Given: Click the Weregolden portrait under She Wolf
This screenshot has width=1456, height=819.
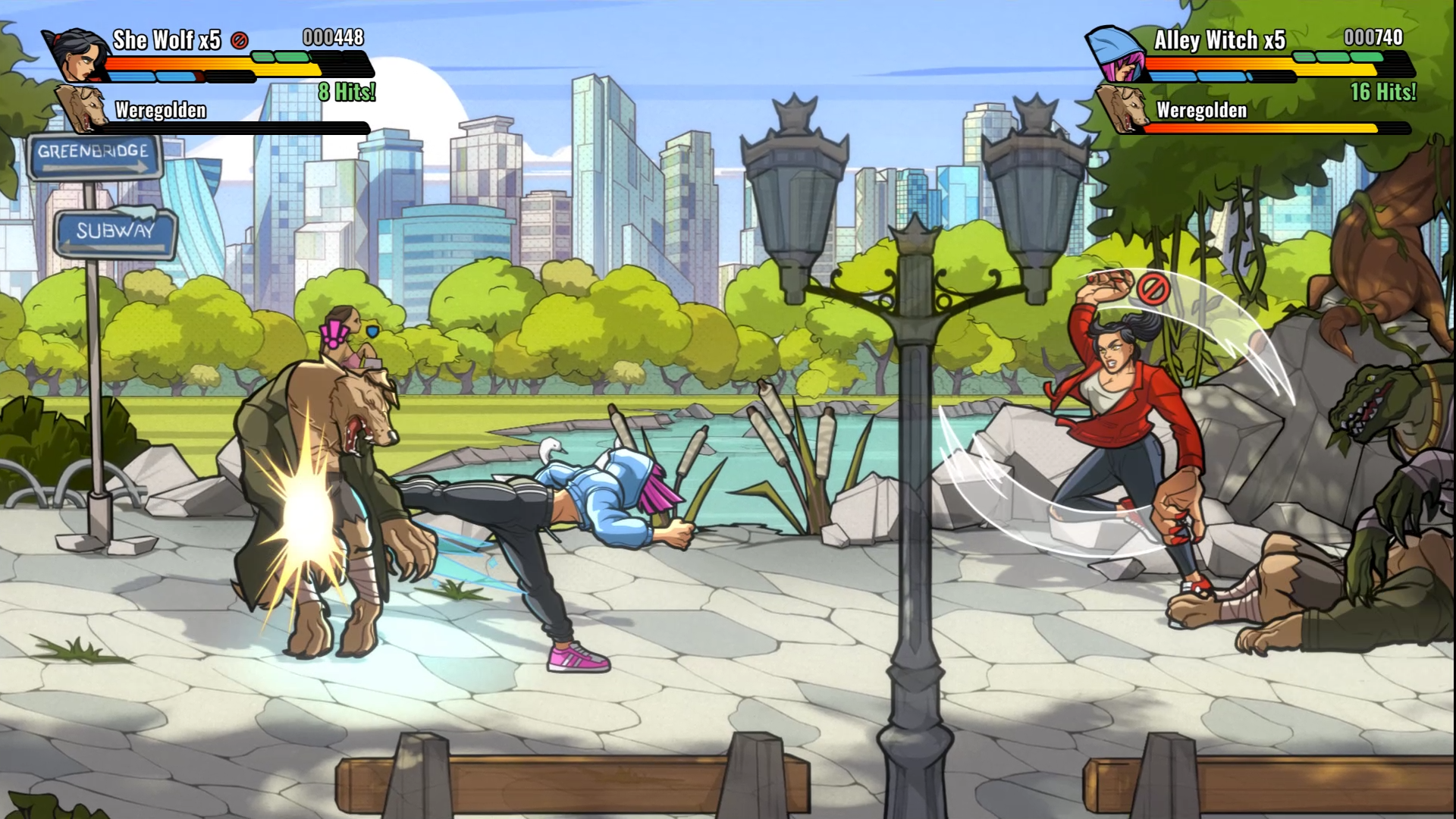Looking at the screenshot, I should [83, 108].
